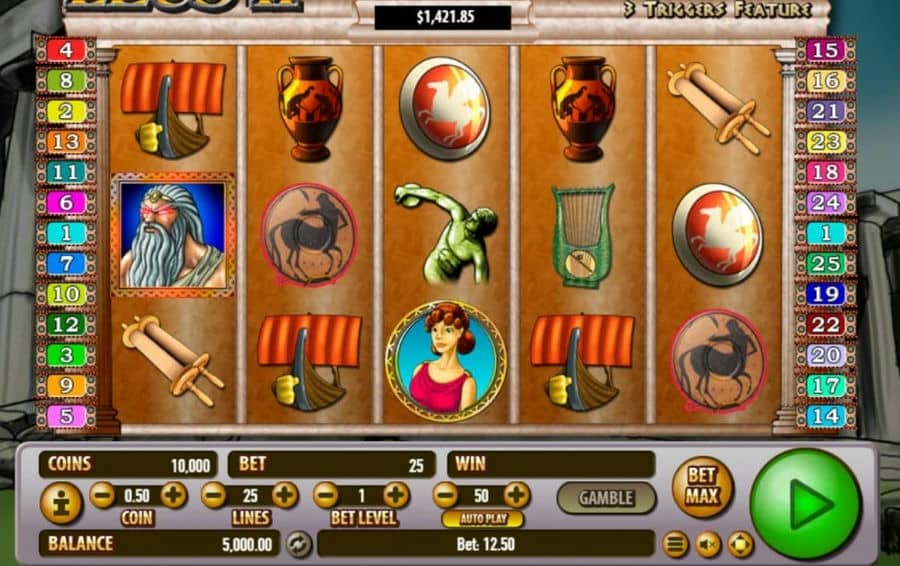Decrease the coin value
Viewport: 900px width, 566px height.
pyautogui.click(x=102, y=495)
